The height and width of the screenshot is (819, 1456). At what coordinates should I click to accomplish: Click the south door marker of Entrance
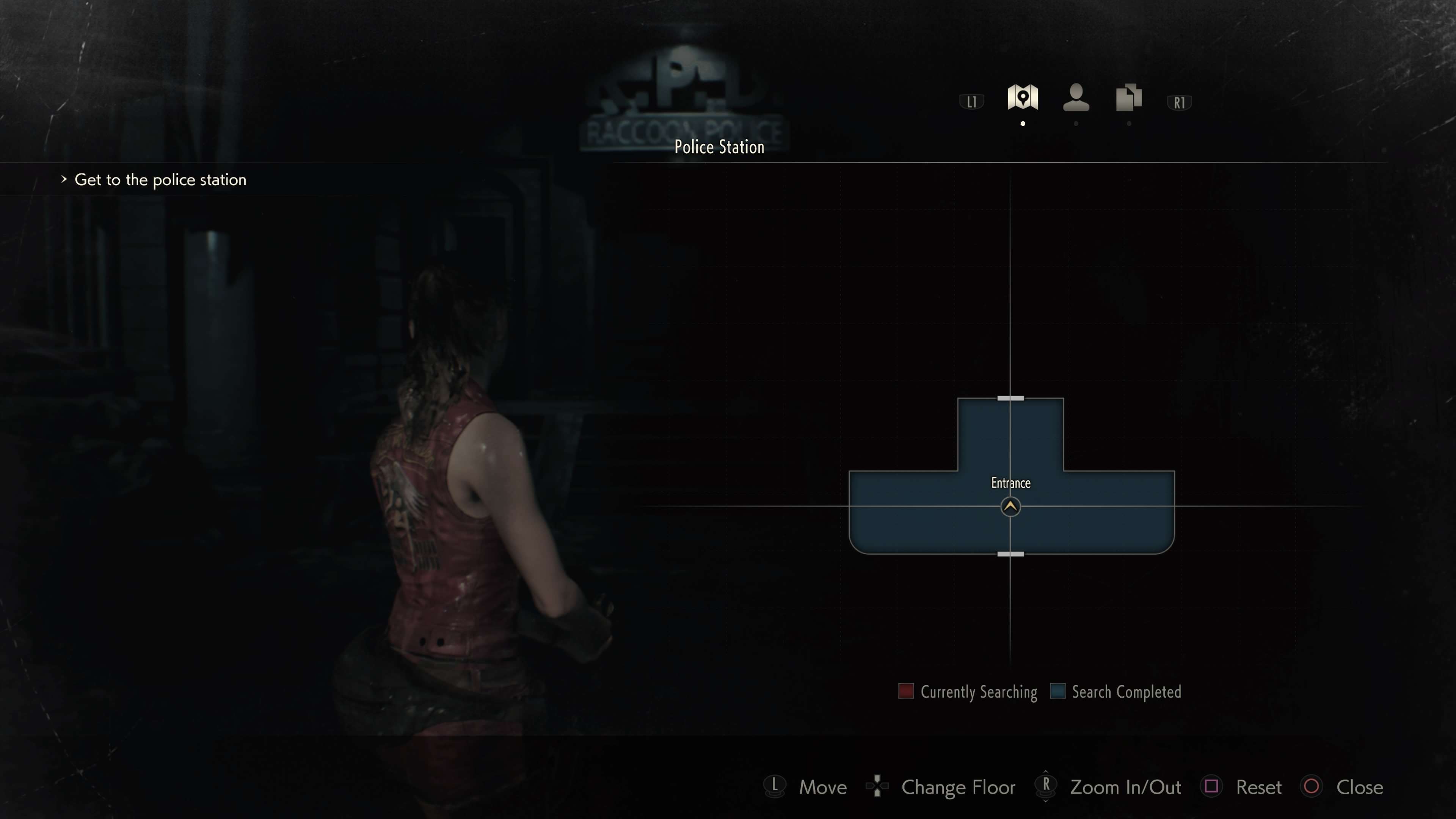point(1010,554)
